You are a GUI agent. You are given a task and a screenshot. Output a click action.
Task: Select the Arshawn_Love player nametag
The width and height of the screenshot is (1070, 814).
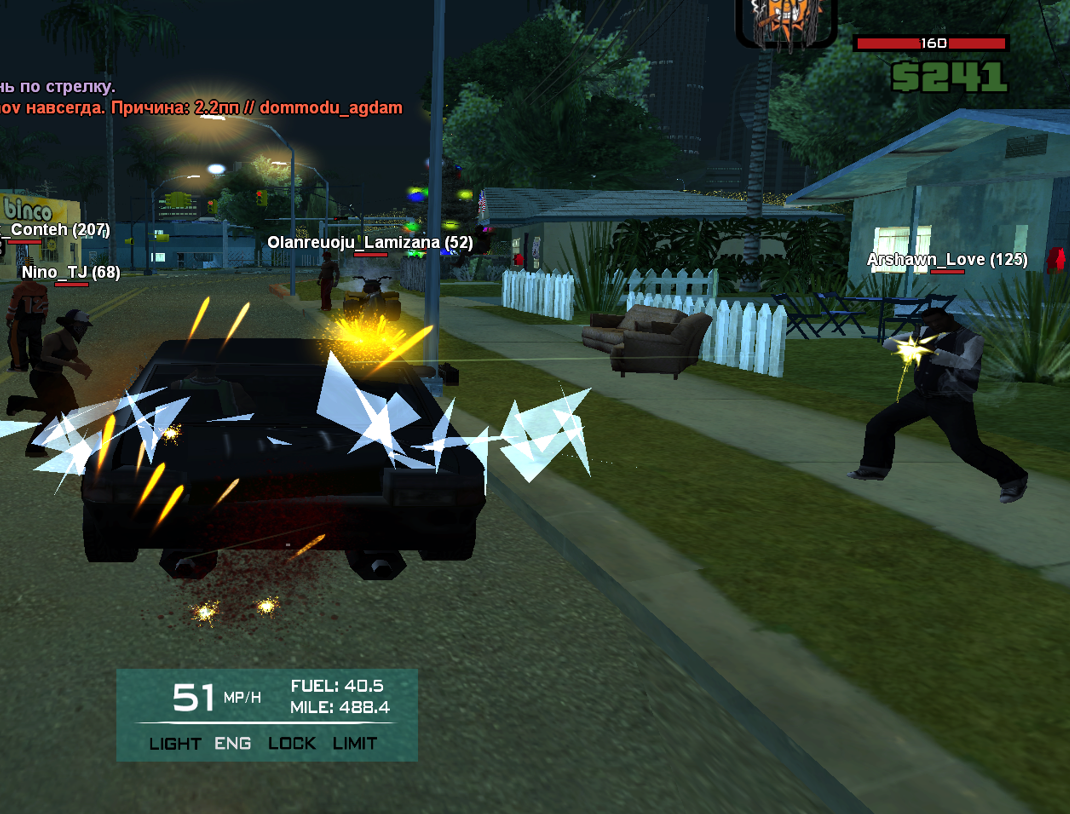pos(946,260)
